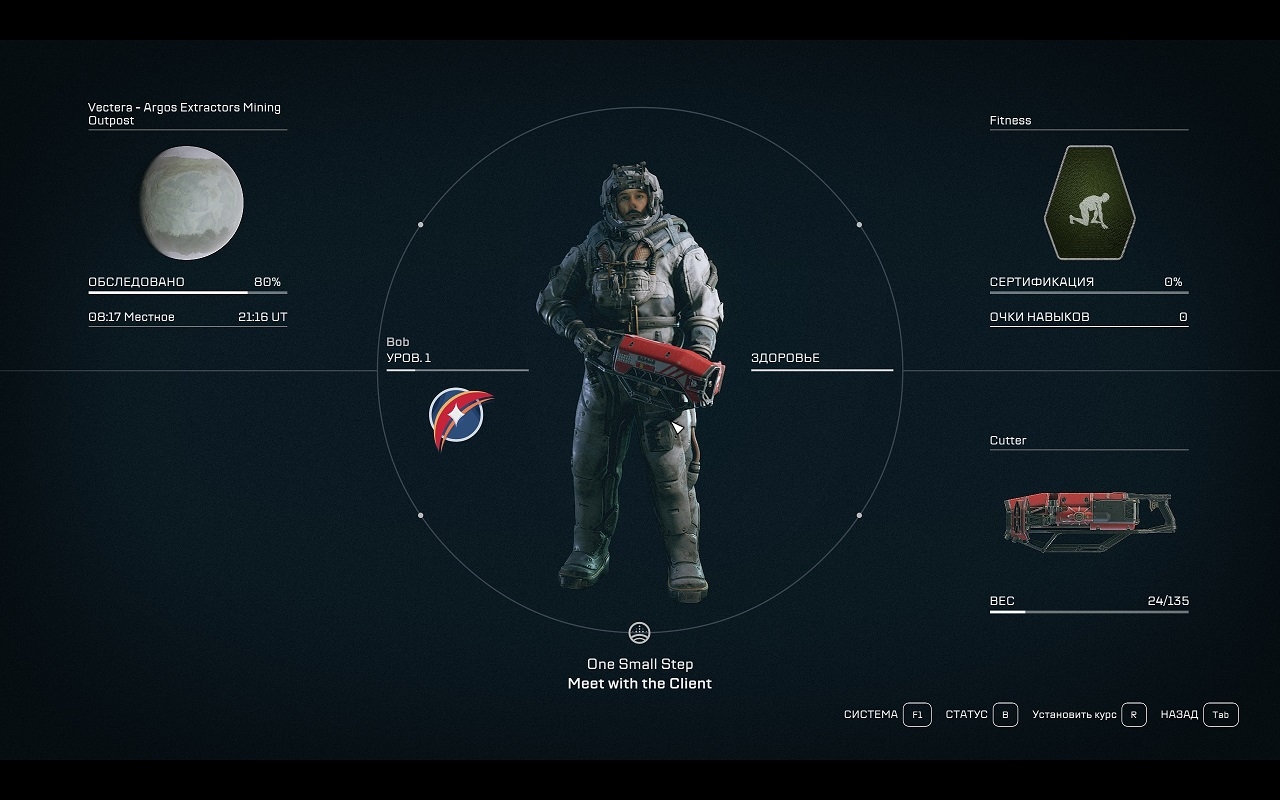Open the Fitness skill badge
The image size is (1280, 800).
point(1089,203)
